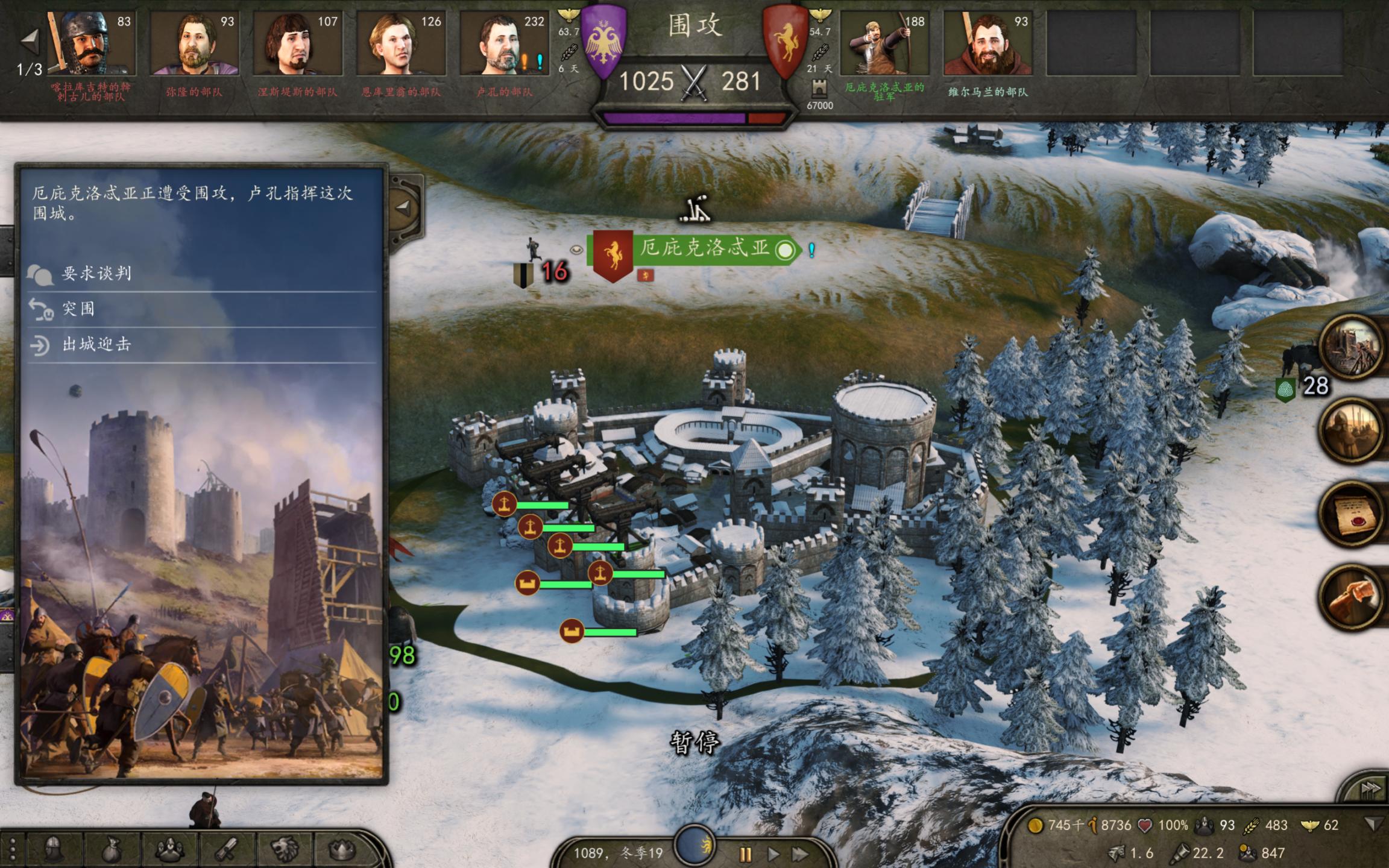Screen dimensions: 1389x868
Task: Pause the campaign time
Action: 746,854
